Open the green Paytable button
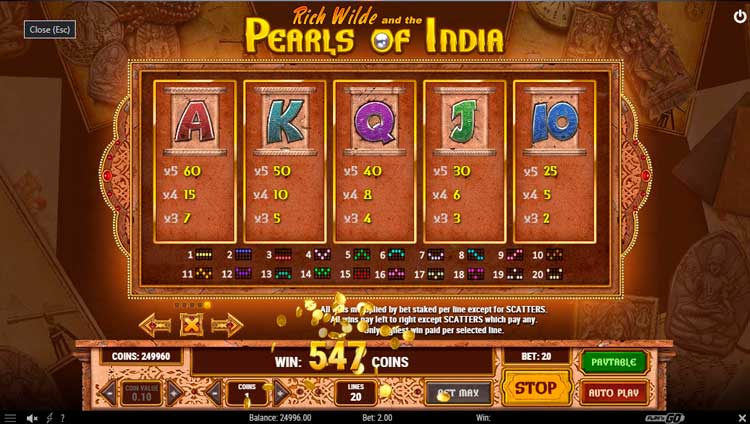This screenshot has width=750, height=424. (614, 361)
